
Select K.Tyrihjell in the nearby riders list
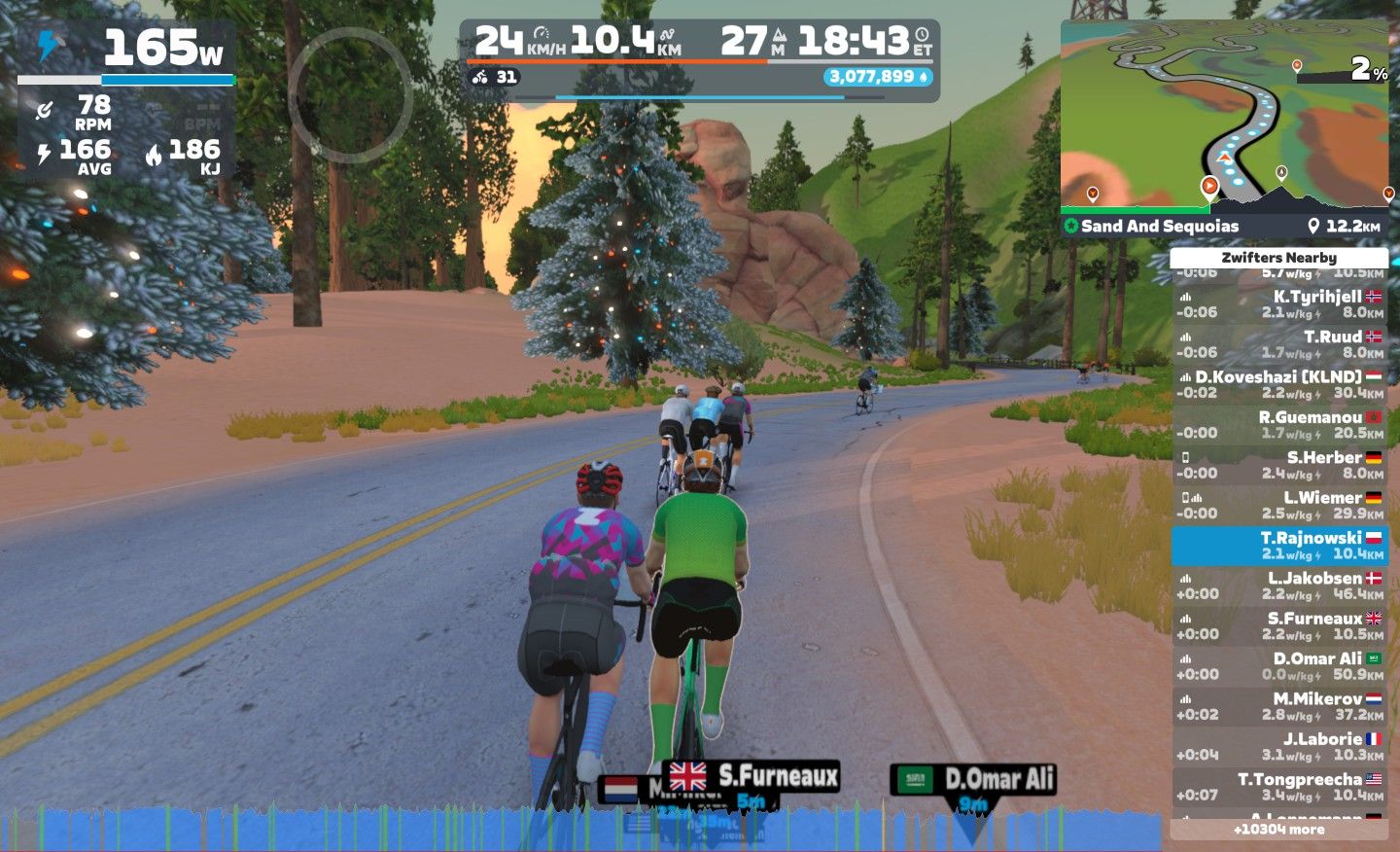click(1278, 304)
